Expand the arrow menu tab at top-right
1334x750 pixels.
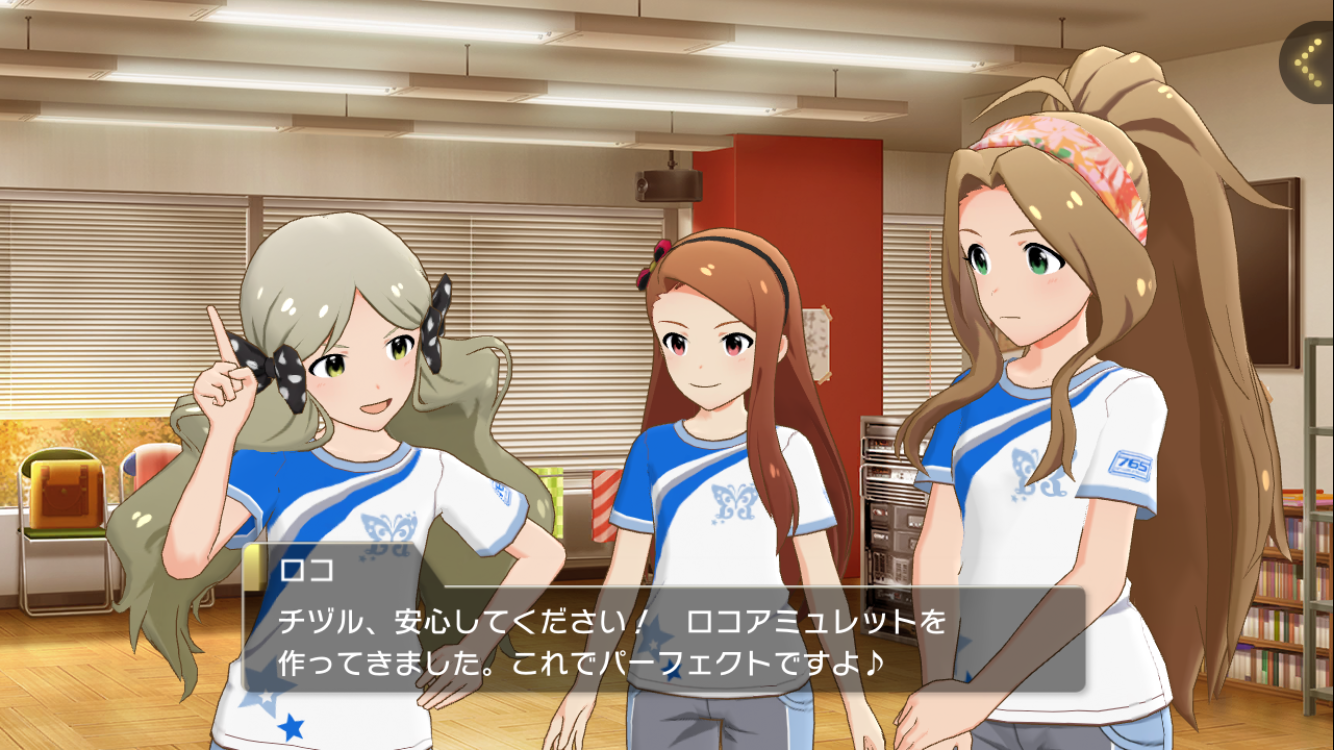point(1309,61)
